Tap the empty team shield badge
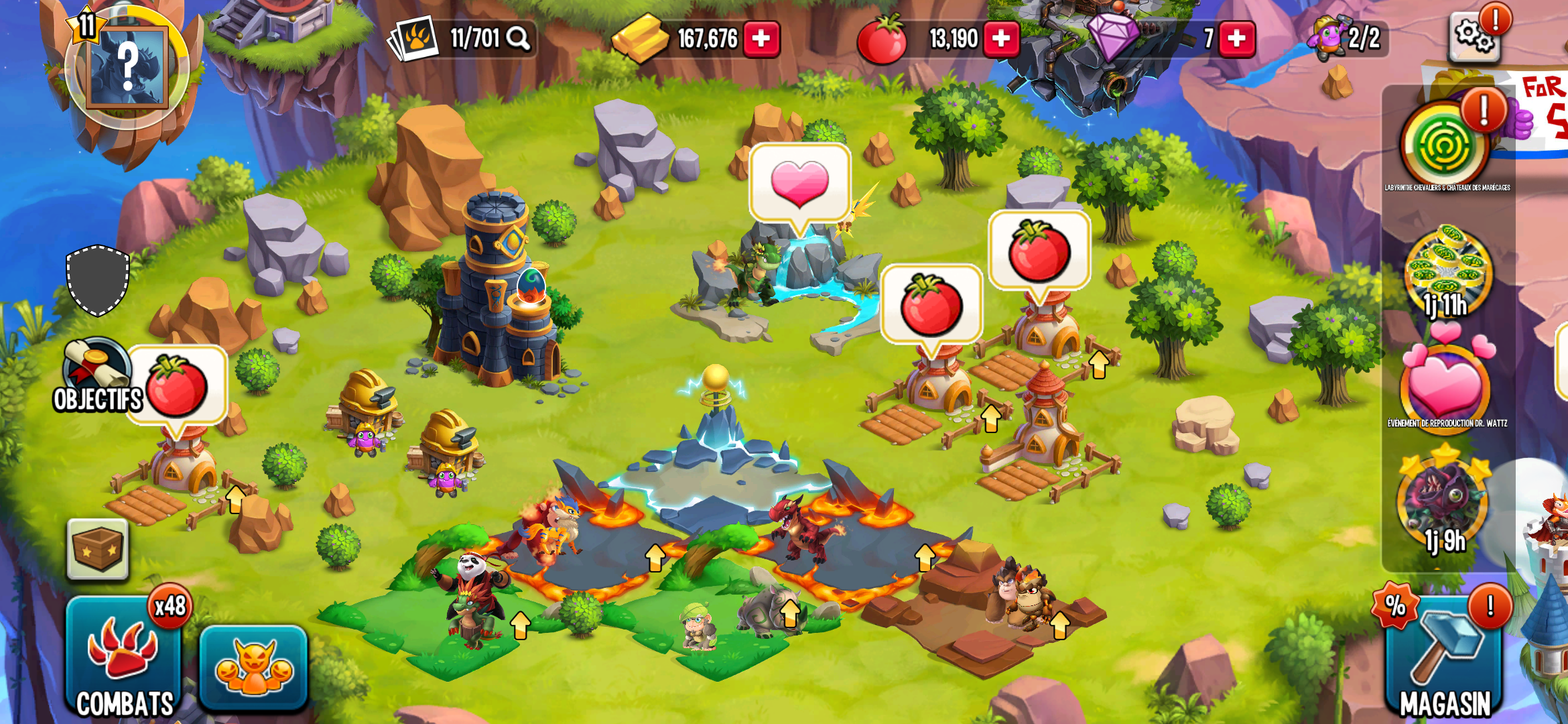 (x=98, y=280)
